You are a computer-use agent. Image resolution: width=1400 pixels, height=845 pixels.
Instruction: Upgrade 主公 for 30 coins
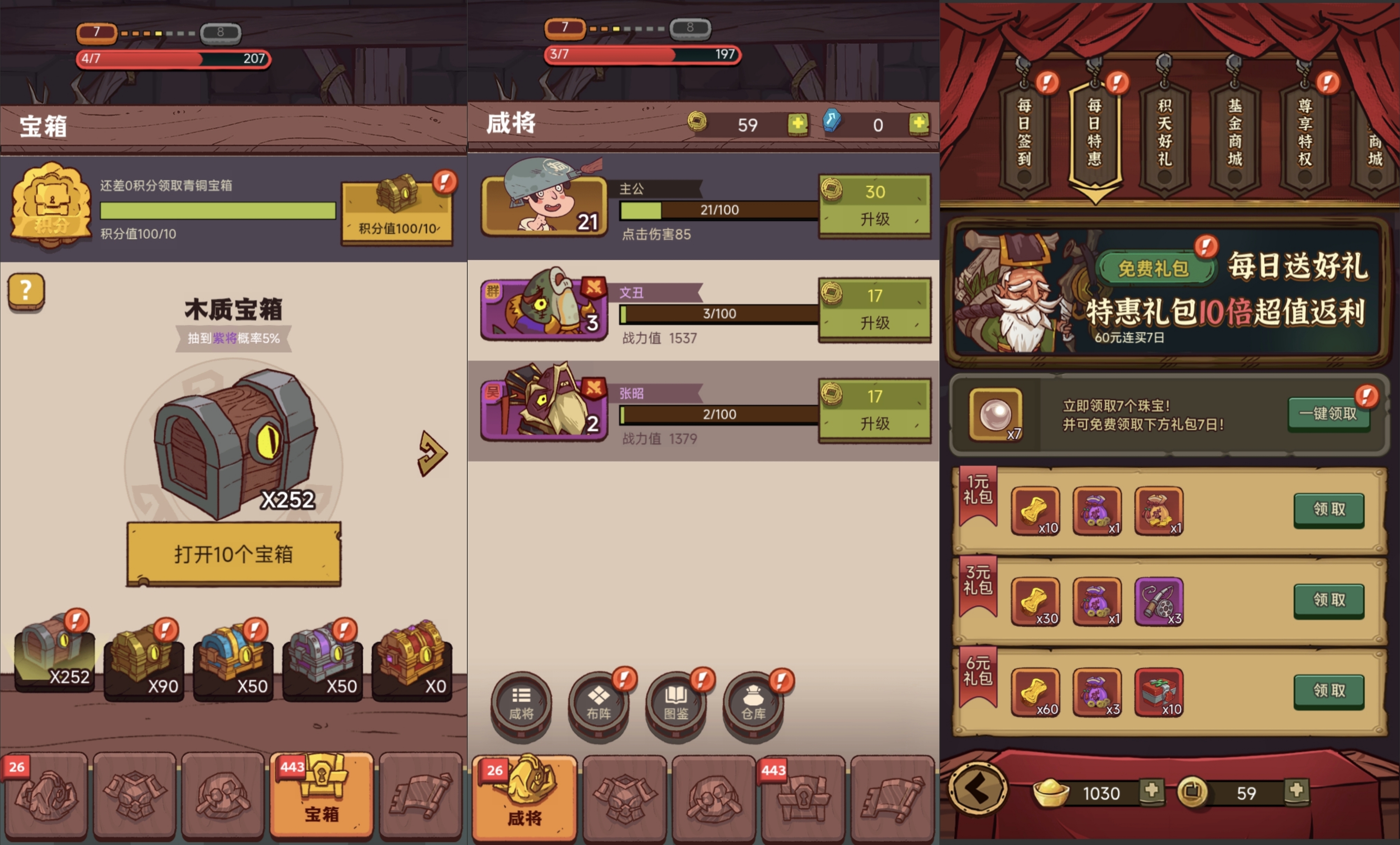874,205
